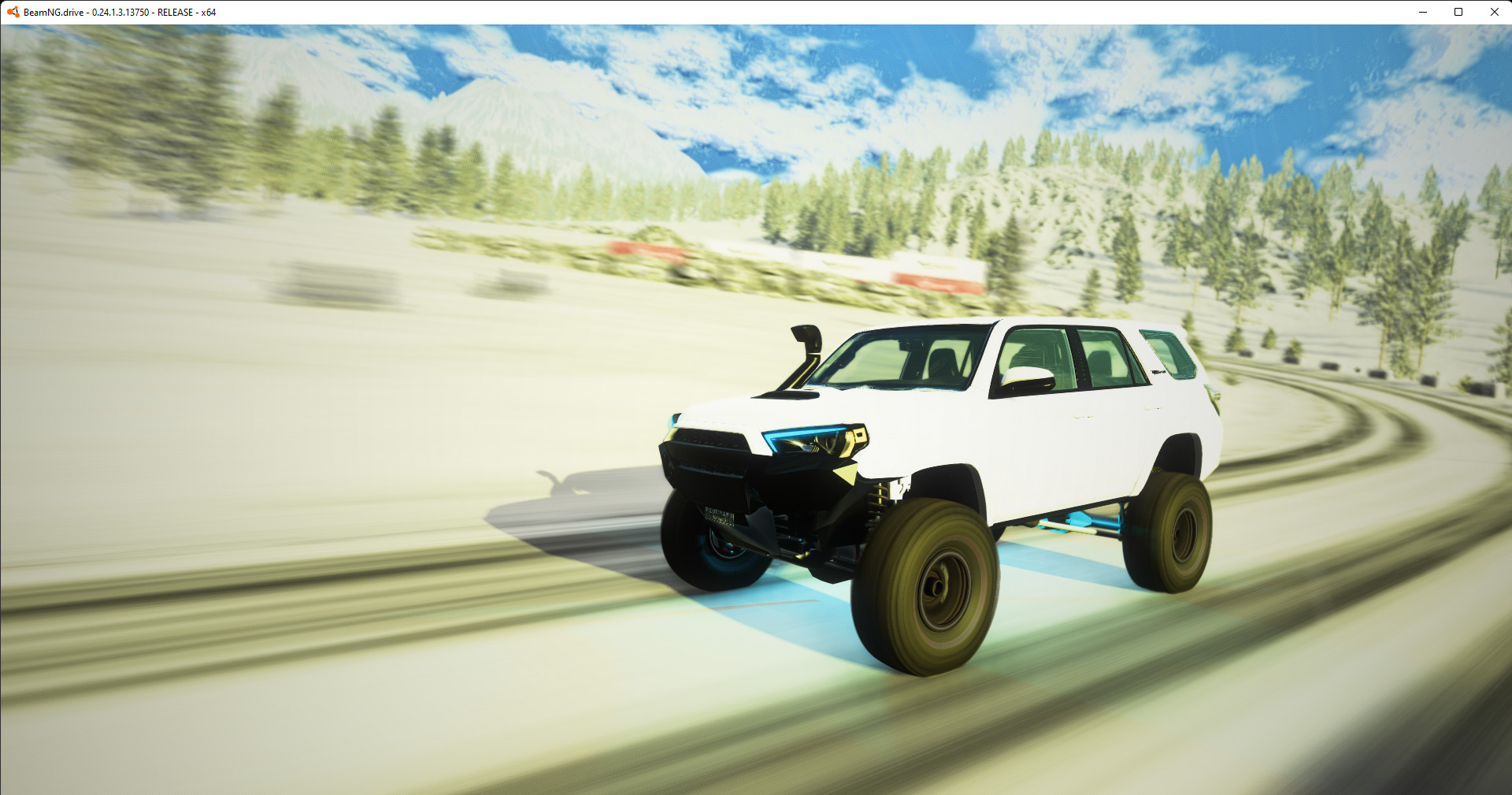1512x795 pixels.
Task: Maximize the BeamNG.drive window
Action: (1458, 12)
